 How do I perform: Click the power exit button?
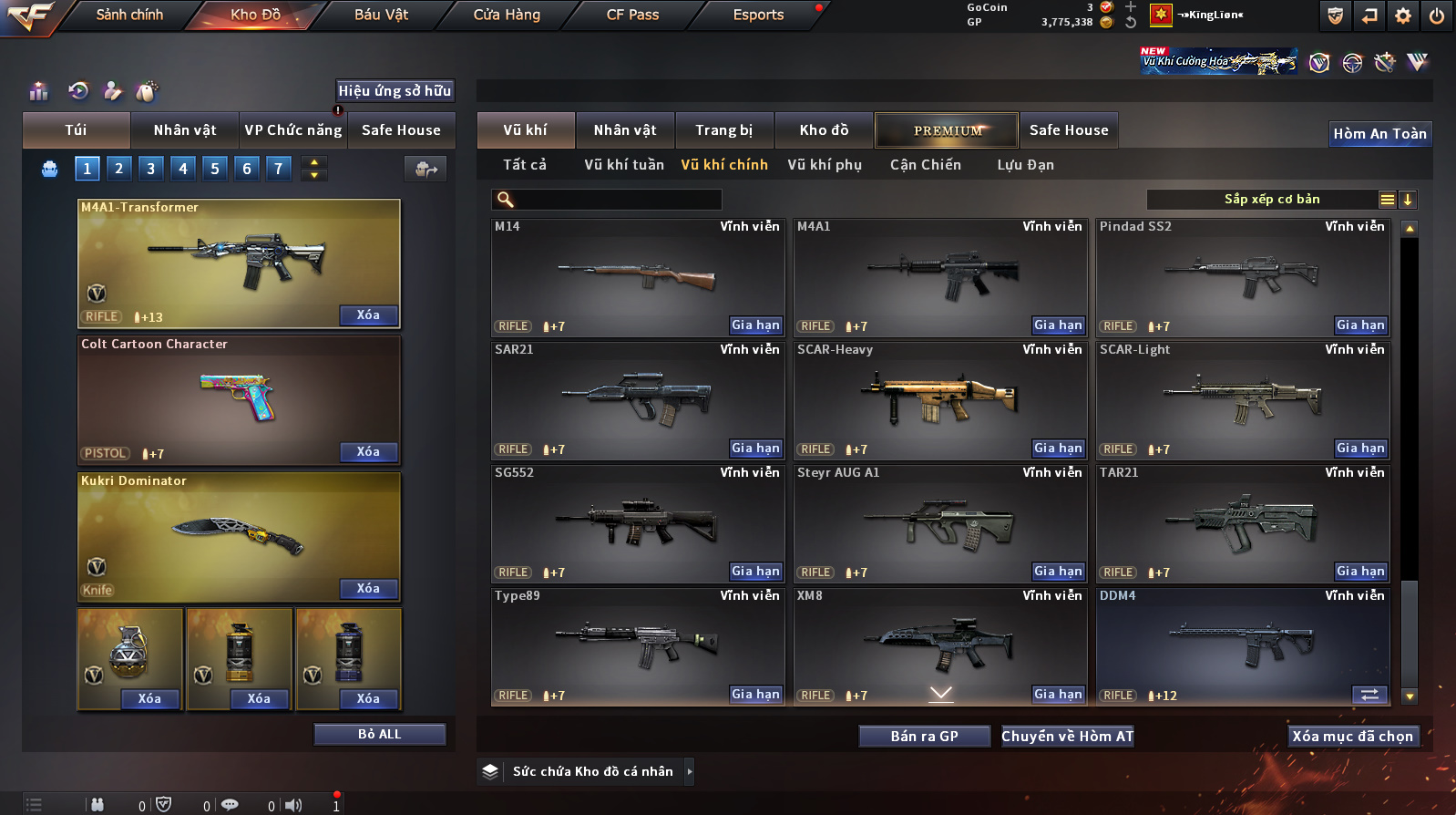click(x=1437, y=15)
